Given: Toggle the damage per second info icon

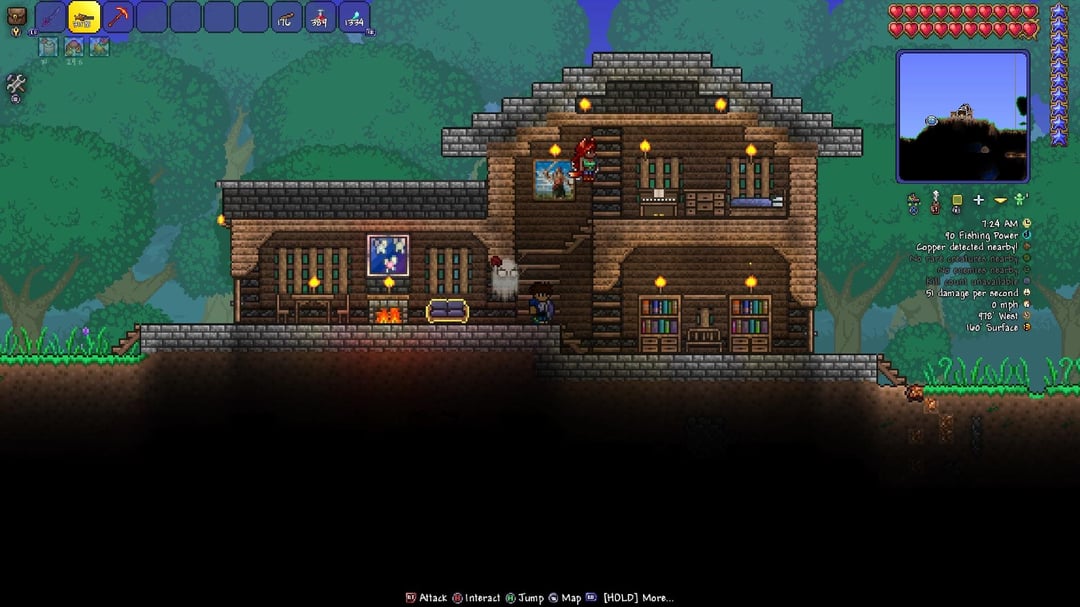Looking at the screenshot, I should click(x=1026, y=293).
